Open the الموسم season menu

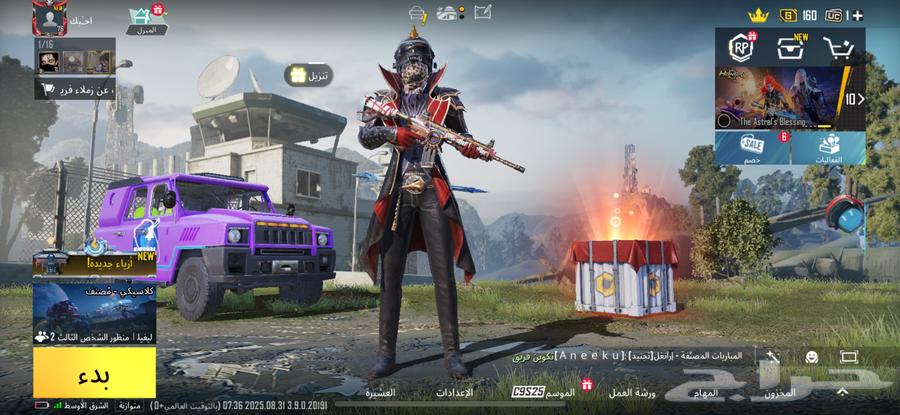click(x=558, y=393)
